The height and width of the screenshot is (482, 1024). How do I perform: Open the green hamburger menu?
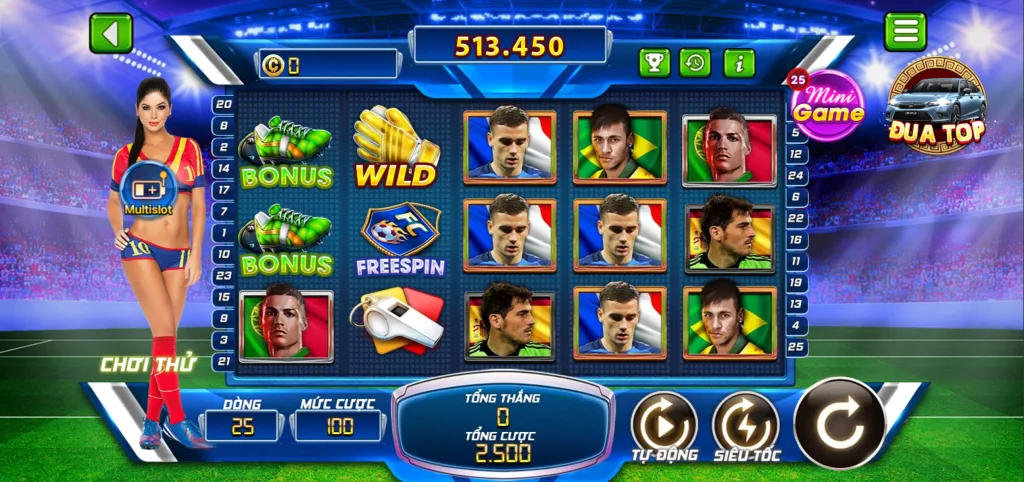coord(904,32)
